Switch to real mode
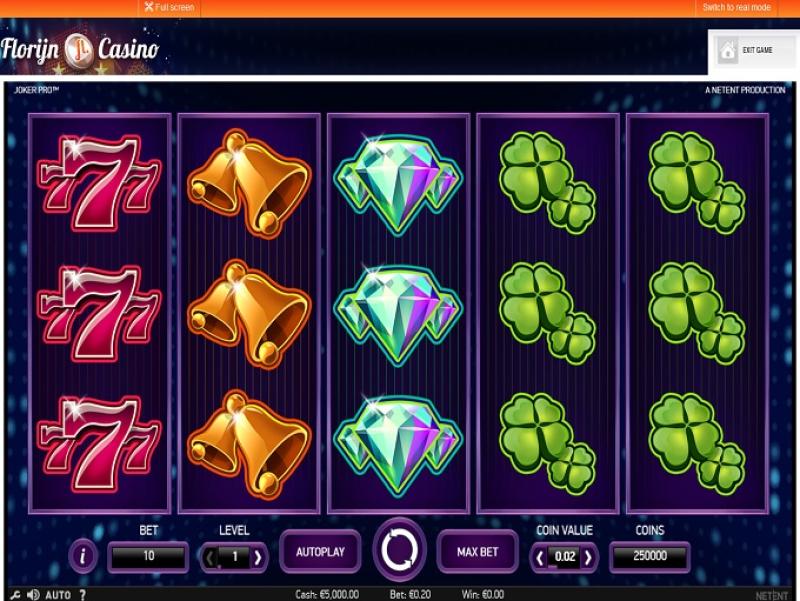 (735, 7)
